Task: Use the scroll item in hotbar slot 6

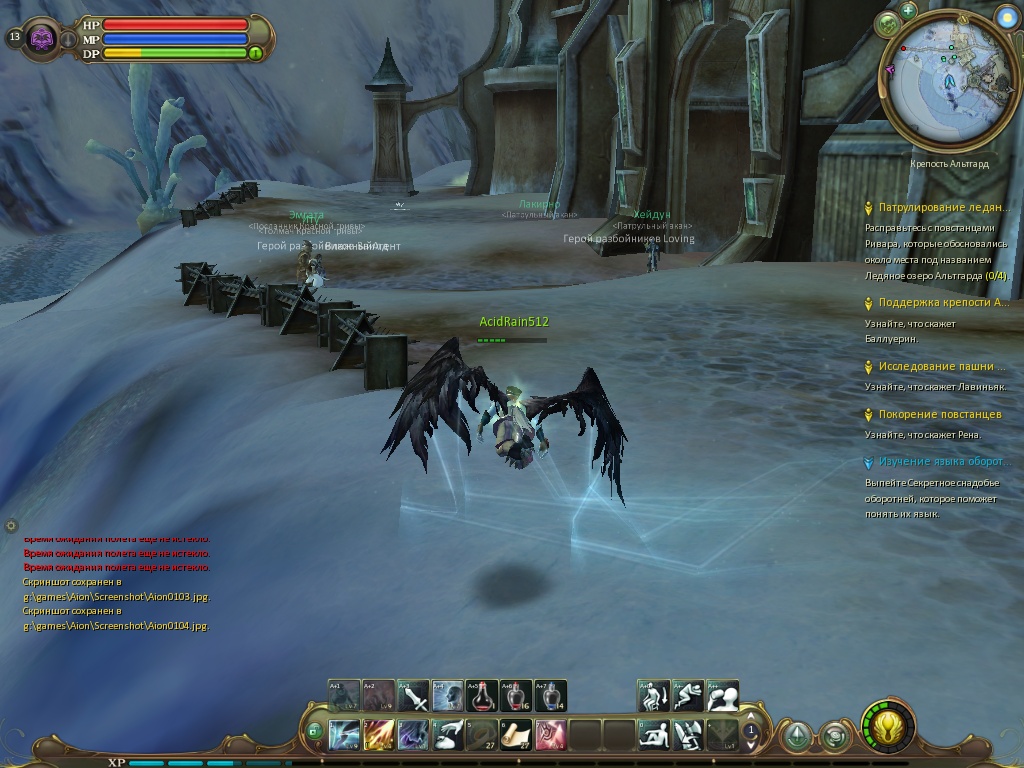Action: [x=516, y=735]
